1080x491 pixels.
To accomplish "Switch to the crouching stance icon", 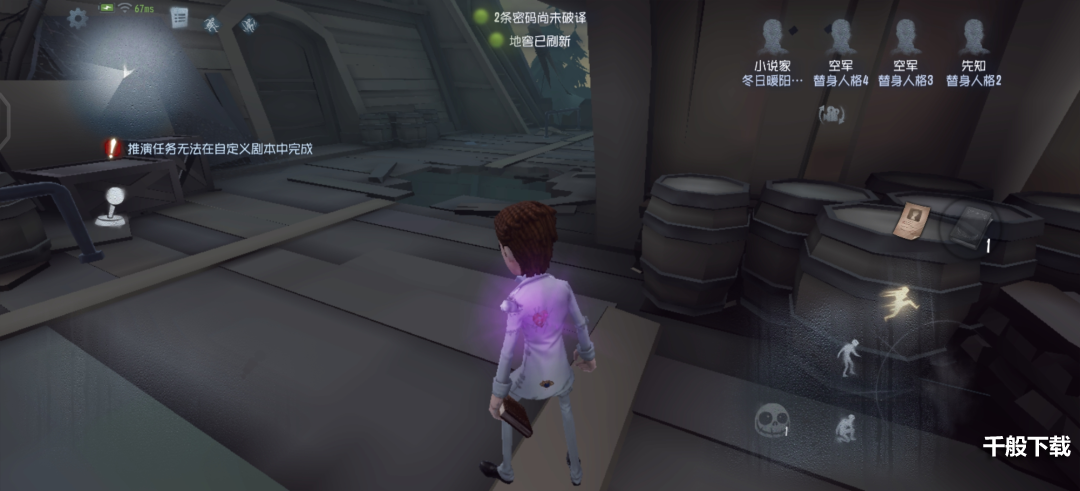I will pos(843,428).
